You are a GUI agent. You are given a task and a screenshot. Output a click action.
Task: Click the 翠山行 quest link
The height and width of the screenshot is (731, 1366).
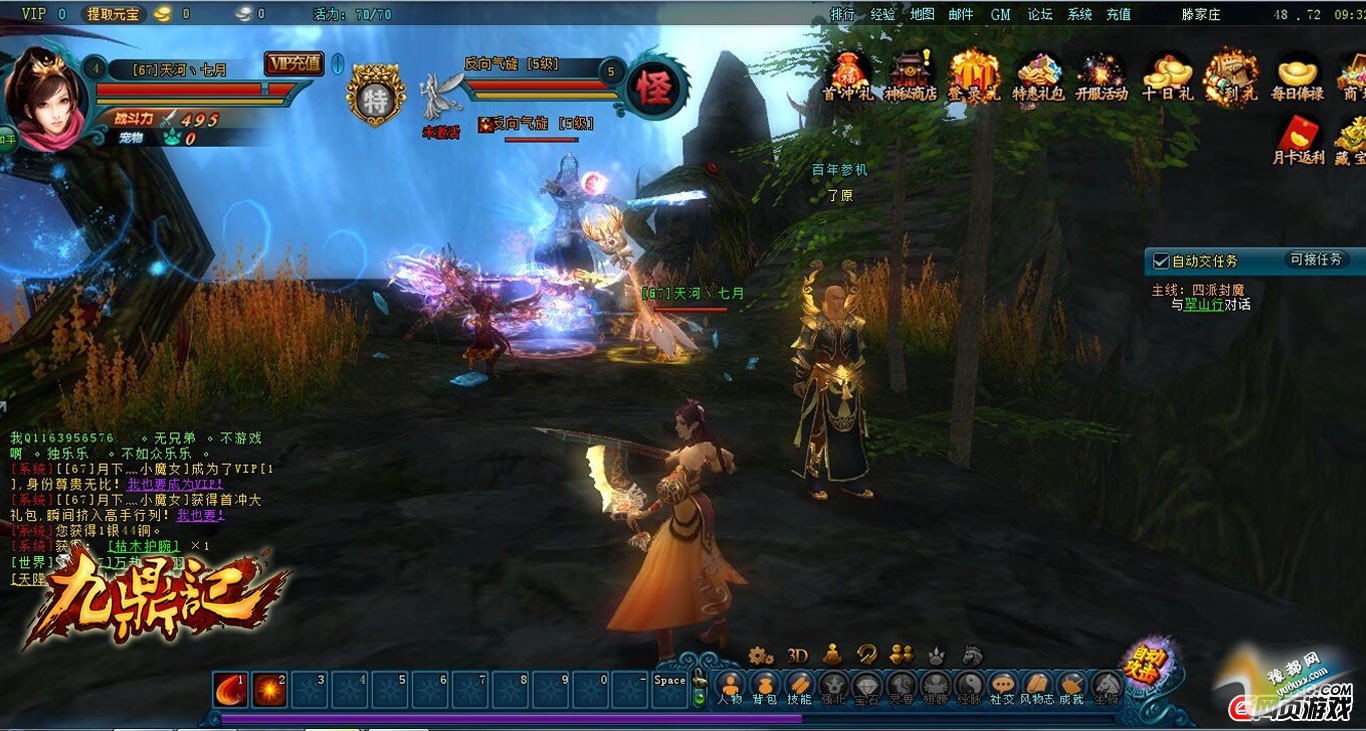1204,304
